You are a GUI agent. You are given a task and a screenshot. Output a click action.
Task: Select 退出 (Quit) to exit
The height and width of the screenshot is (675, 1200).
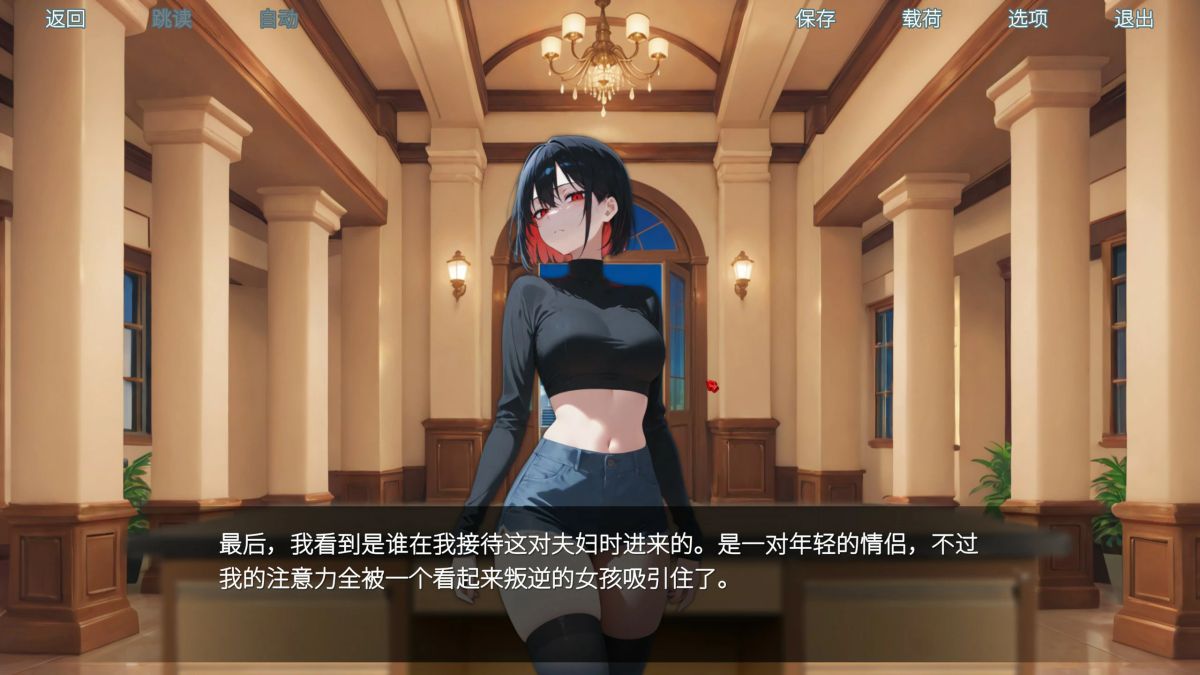coord(1134,19)
